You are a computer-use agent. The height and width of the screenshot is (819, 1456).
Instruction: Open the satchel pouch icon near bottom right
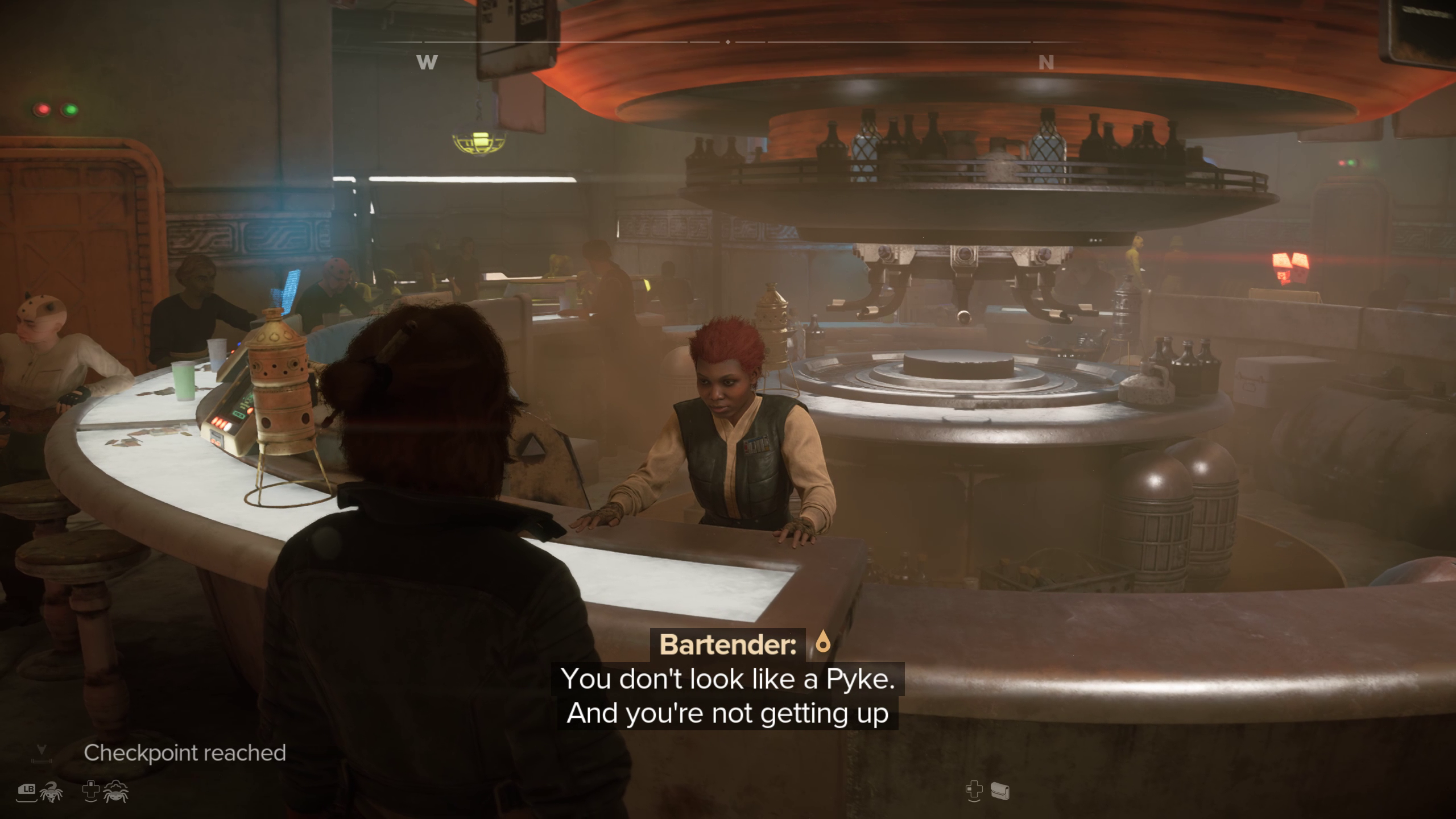pos(999,791)
